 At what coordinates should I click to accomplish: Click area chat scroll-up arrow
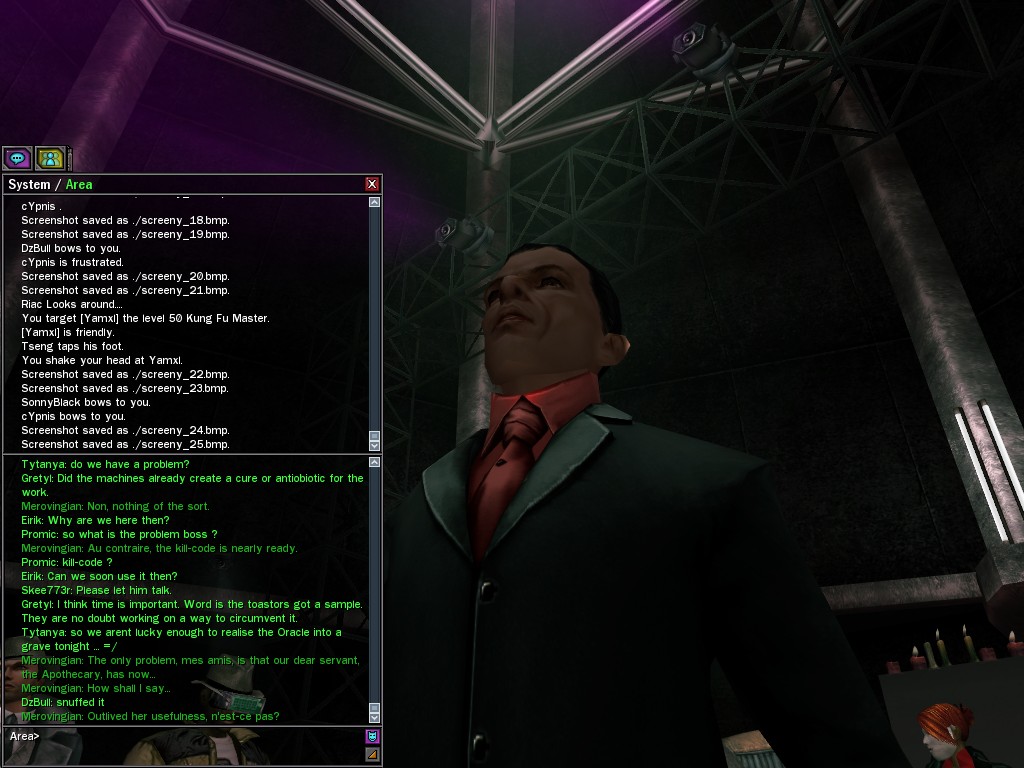tap(375, 462)
